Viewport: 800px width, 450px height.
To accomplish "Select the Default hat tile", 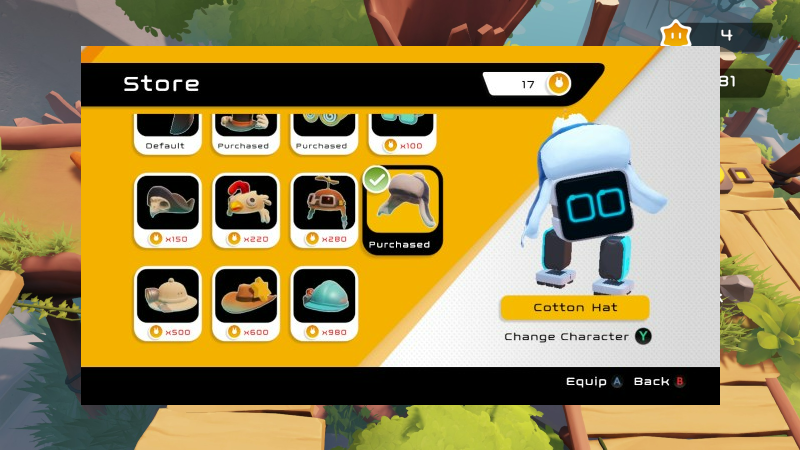I will click(x=165, y=133).
